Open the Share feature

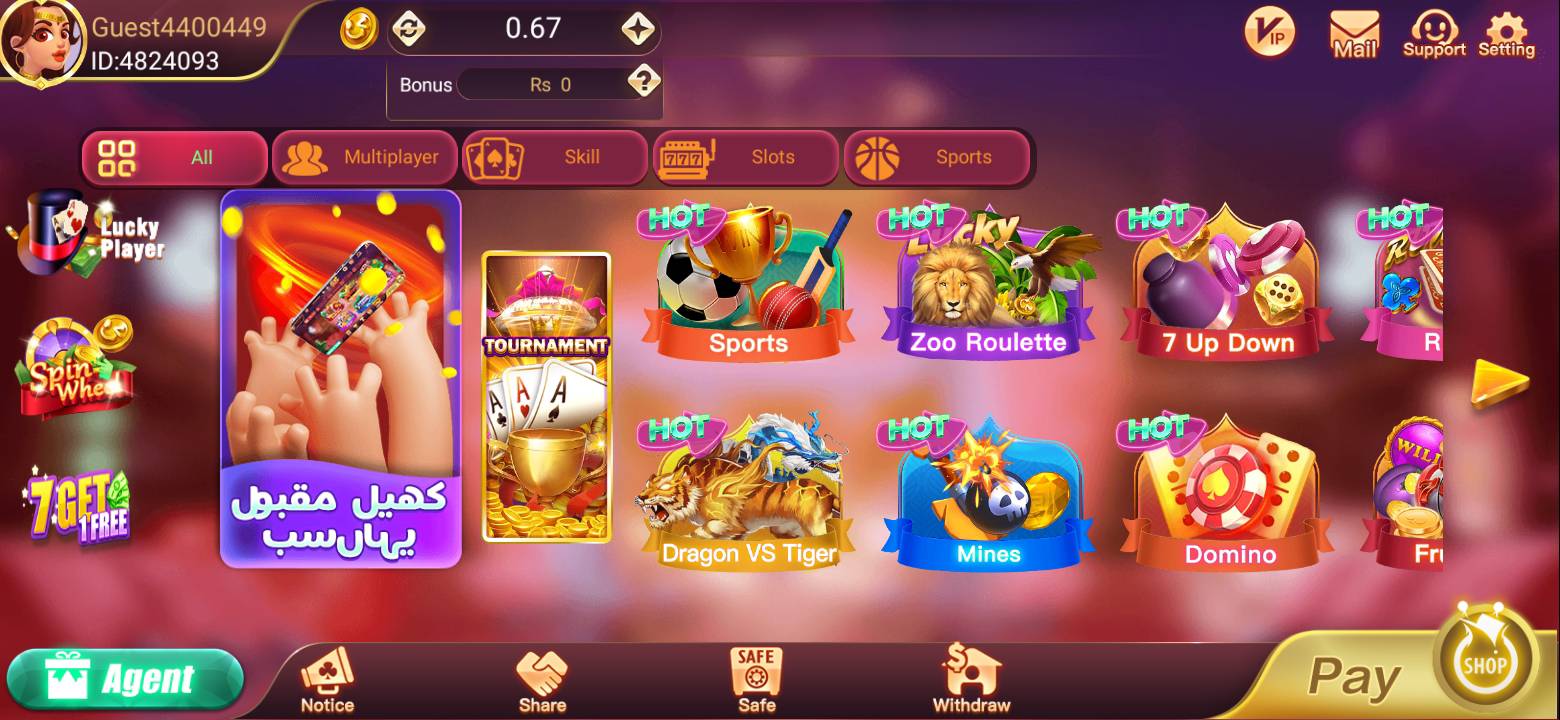541,678
